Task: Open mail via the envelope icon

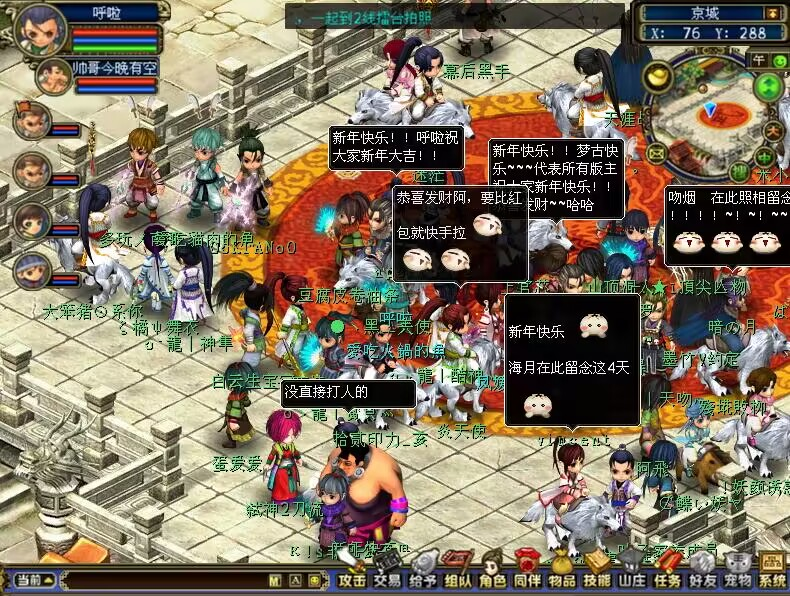Action: (656, 153)
